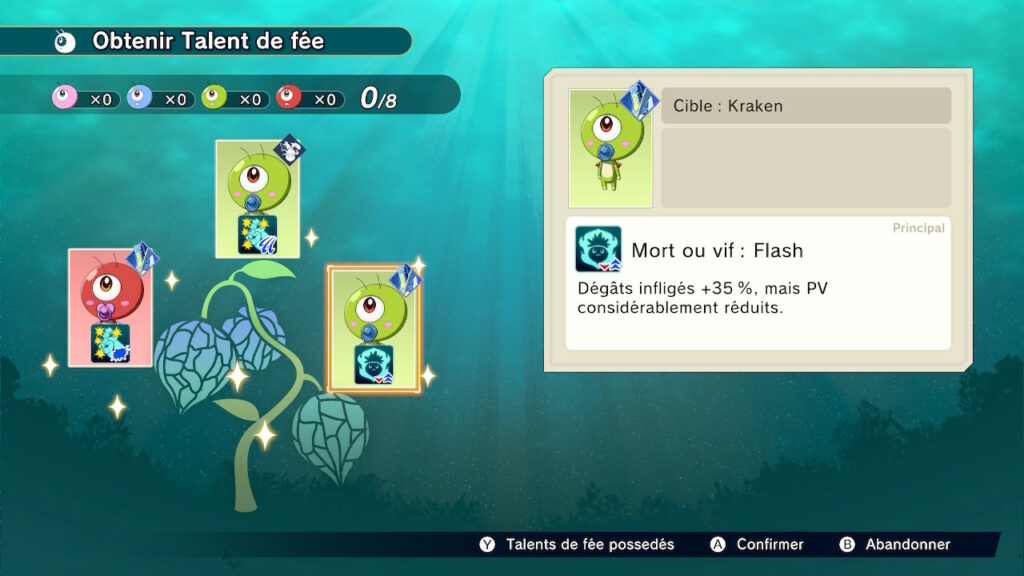Pick the orange-highlighted green fairy card
Viewport: 1024px width, 576px height.
coord(374,330)
